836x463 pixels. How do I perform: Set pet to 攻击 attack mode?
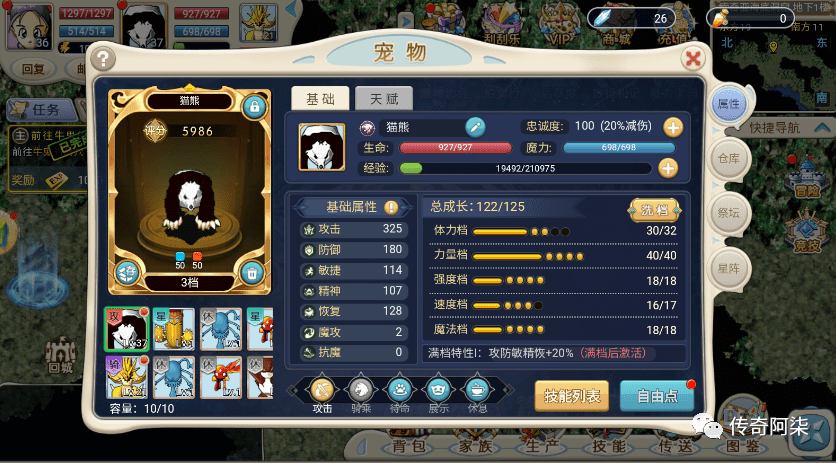point(322,389)
